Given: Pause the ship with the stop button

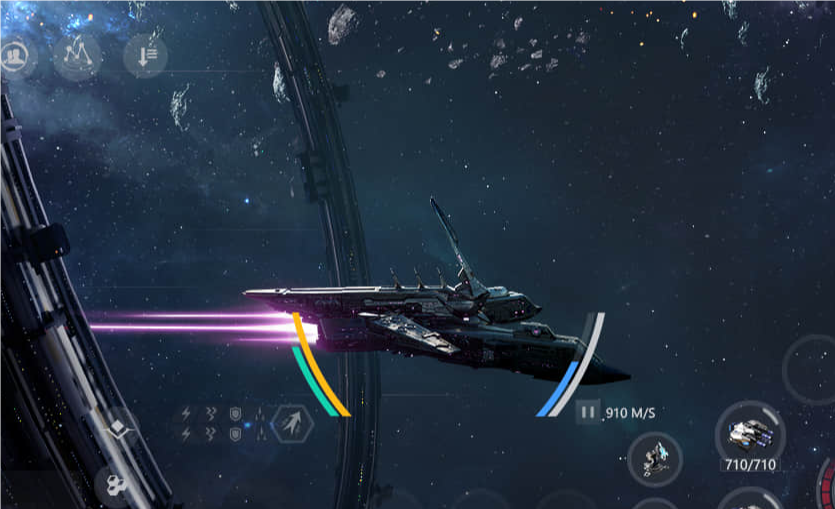Looking at the screenshot, I should tap(588, 411).
